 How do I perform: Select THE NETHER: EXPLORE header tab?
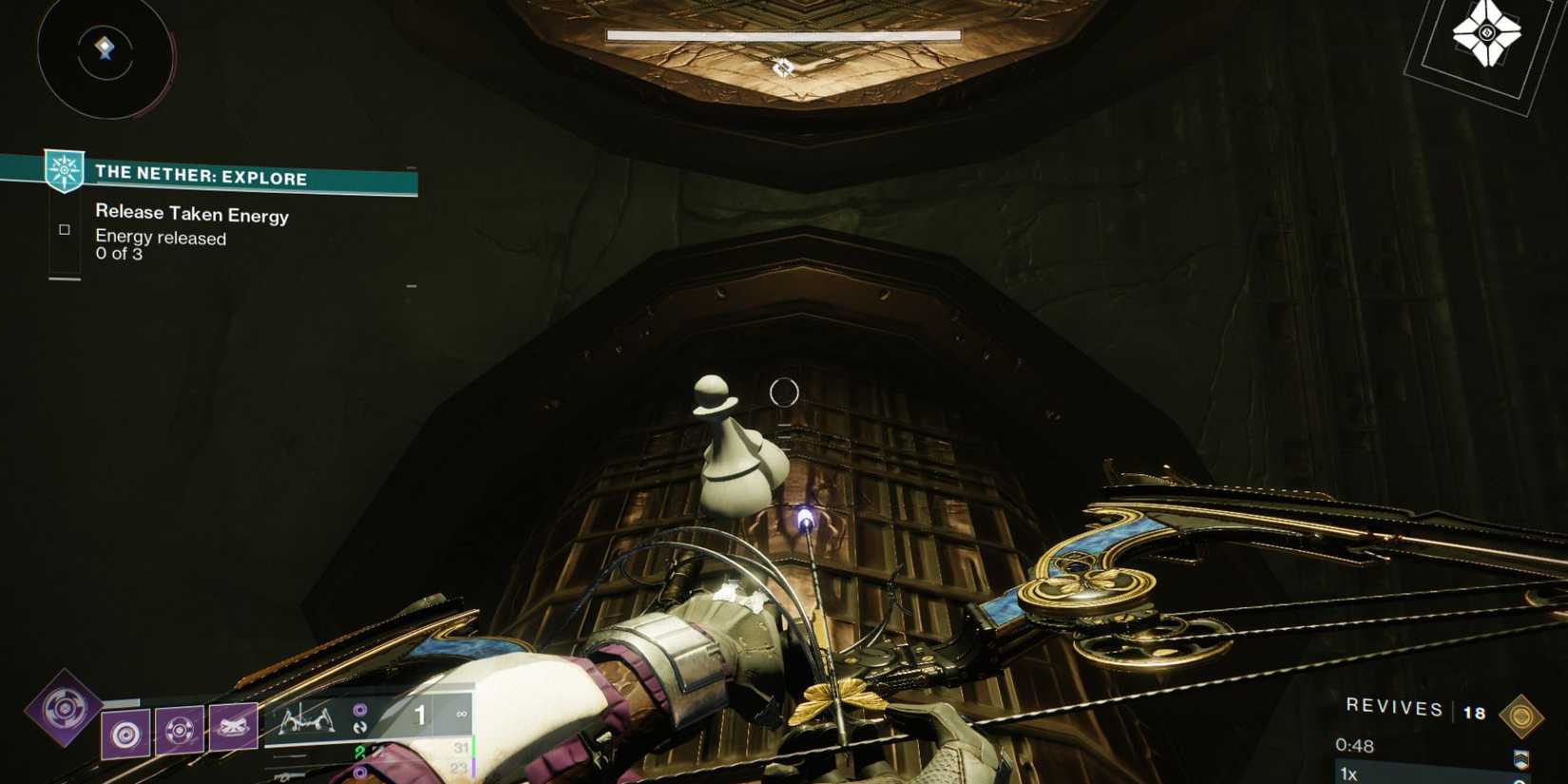(200, 178)
